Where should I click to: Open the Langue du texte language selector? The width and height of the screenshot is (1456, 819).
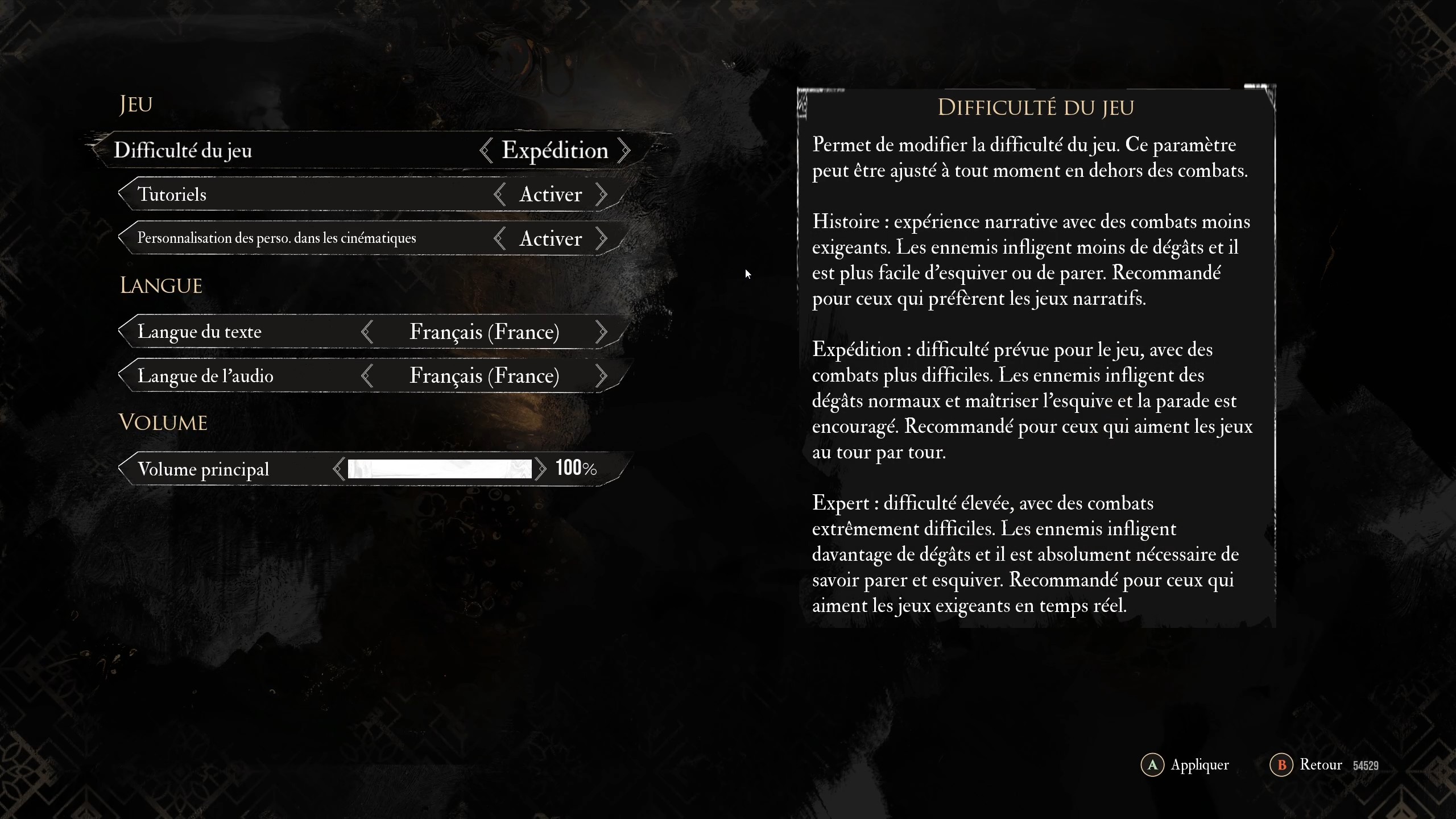coord(485,331)
